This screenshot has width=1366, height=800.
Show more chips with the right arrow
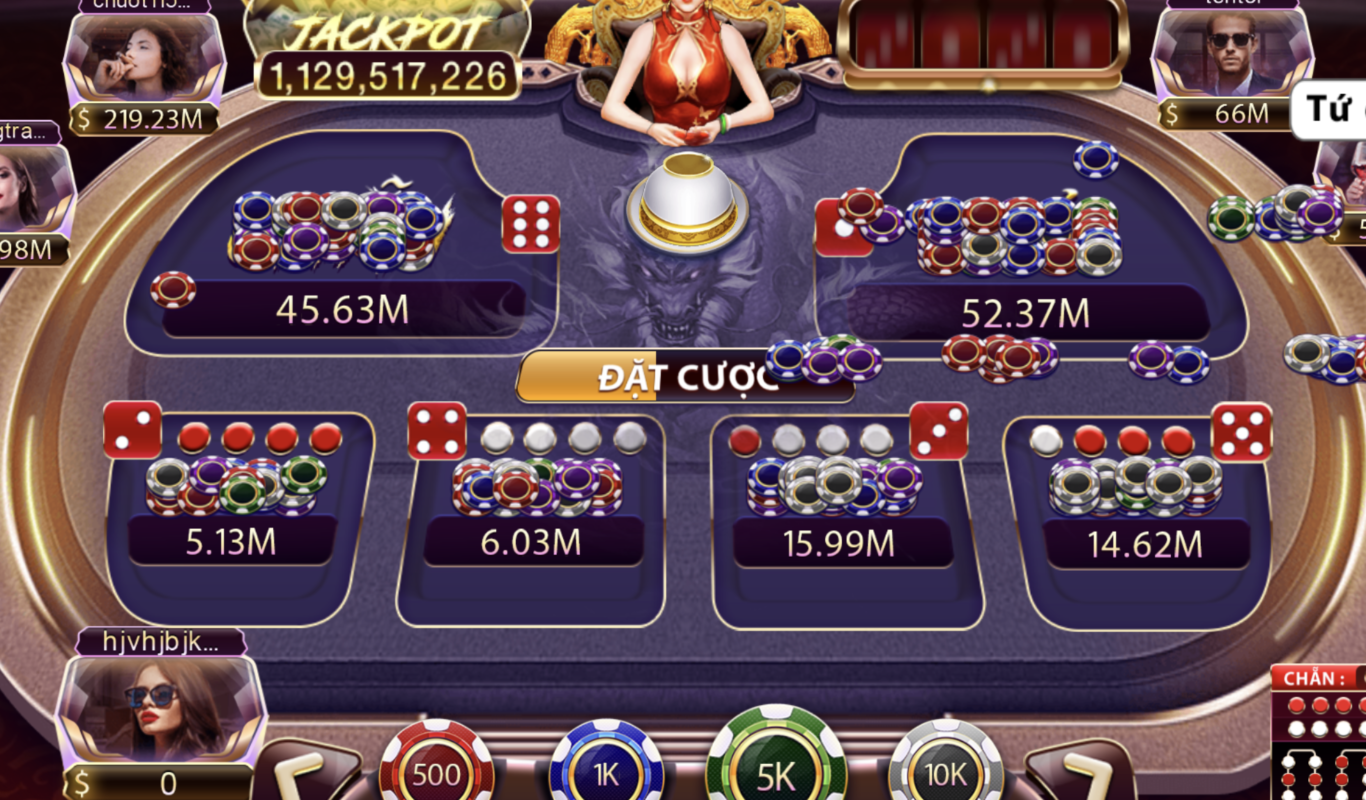coord(1081,773)
